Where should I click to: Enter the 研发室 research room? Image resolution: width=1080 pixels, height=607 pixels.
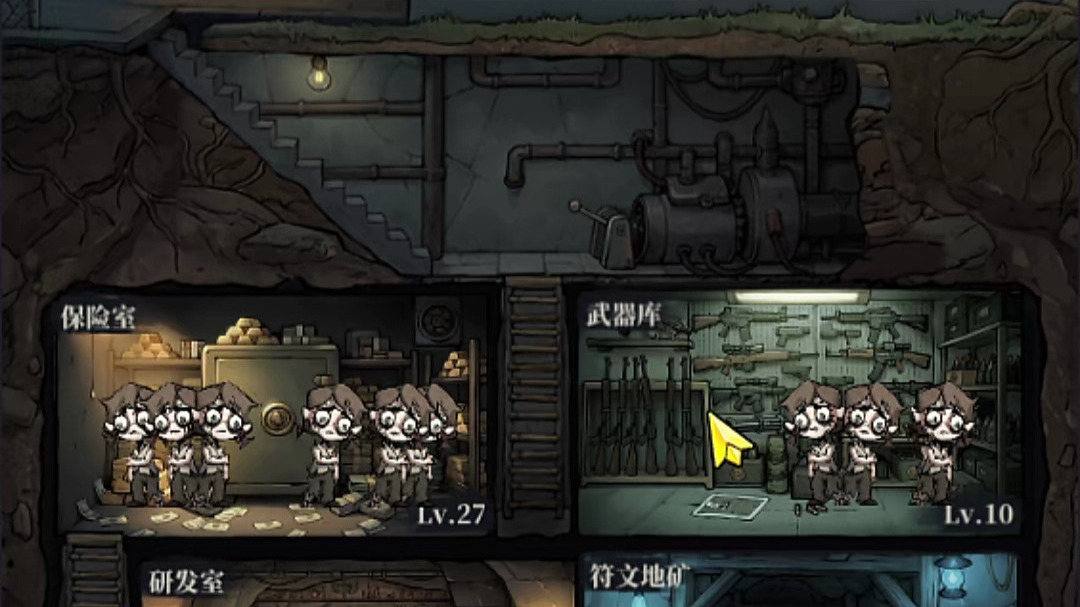click(300, 585)
